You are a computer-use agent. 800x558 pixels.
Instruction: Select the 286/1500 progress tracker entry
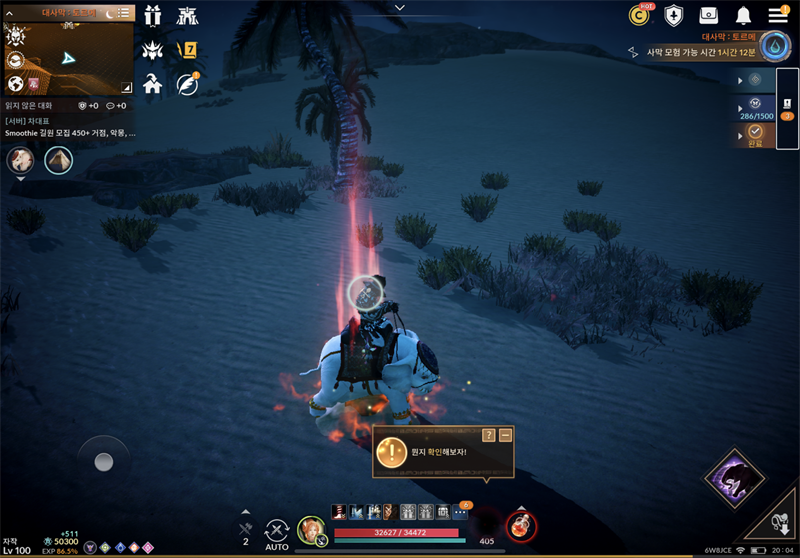tap(756, 107)
